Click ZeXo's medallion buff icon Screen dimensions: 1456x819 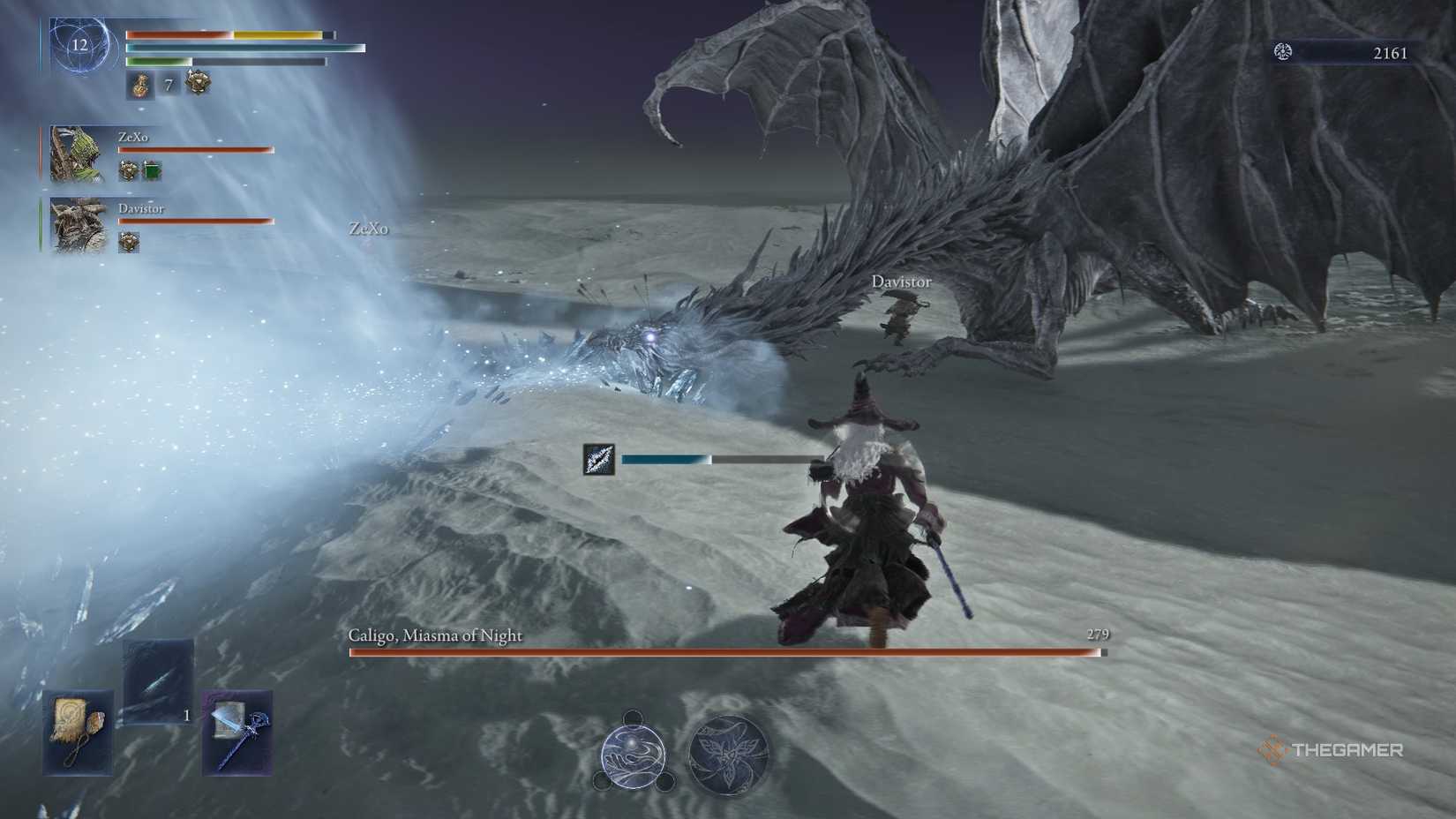point(127,169)
